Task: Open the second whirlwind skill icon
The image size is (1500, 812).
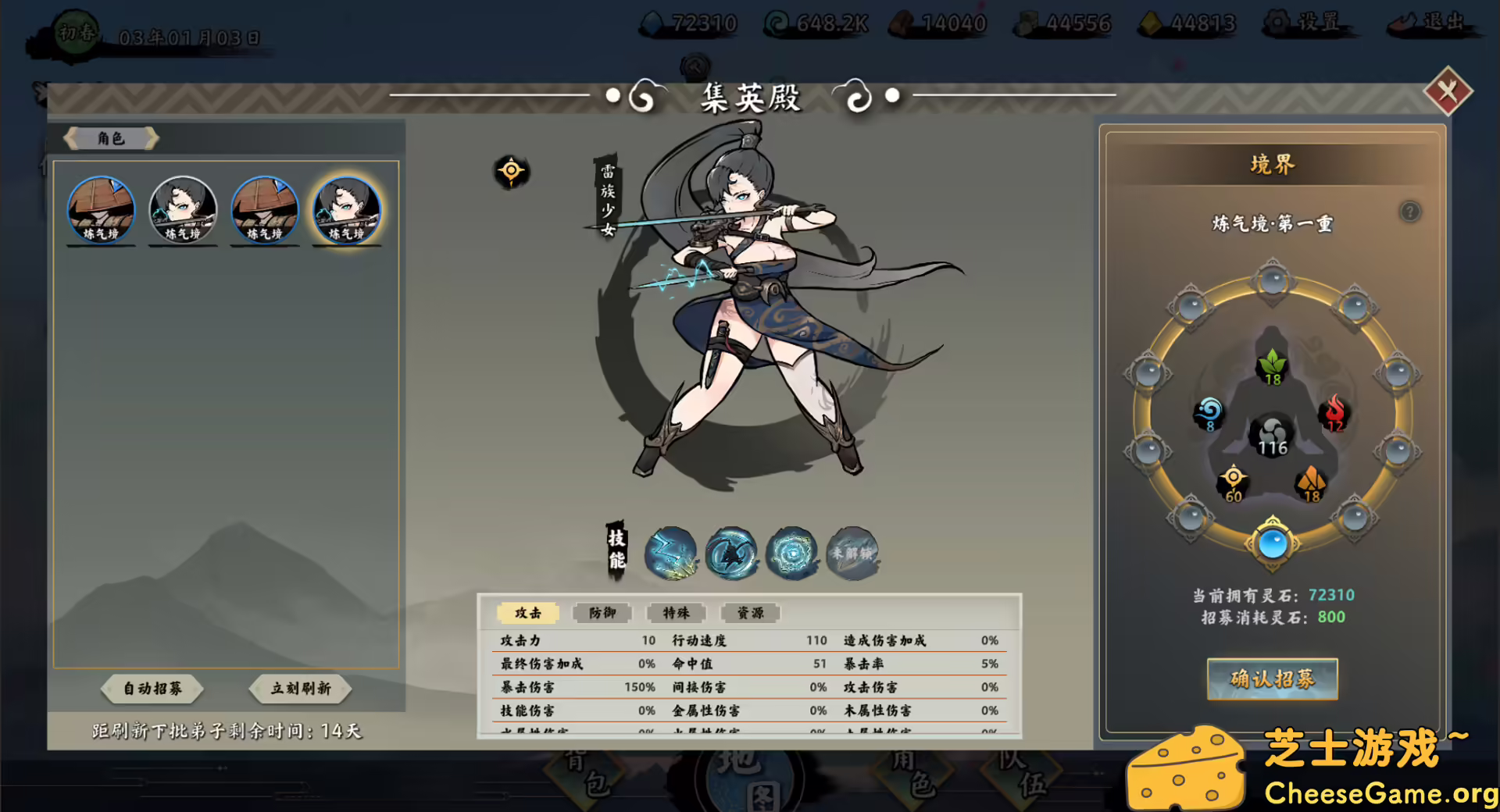Action: [730, 554]
